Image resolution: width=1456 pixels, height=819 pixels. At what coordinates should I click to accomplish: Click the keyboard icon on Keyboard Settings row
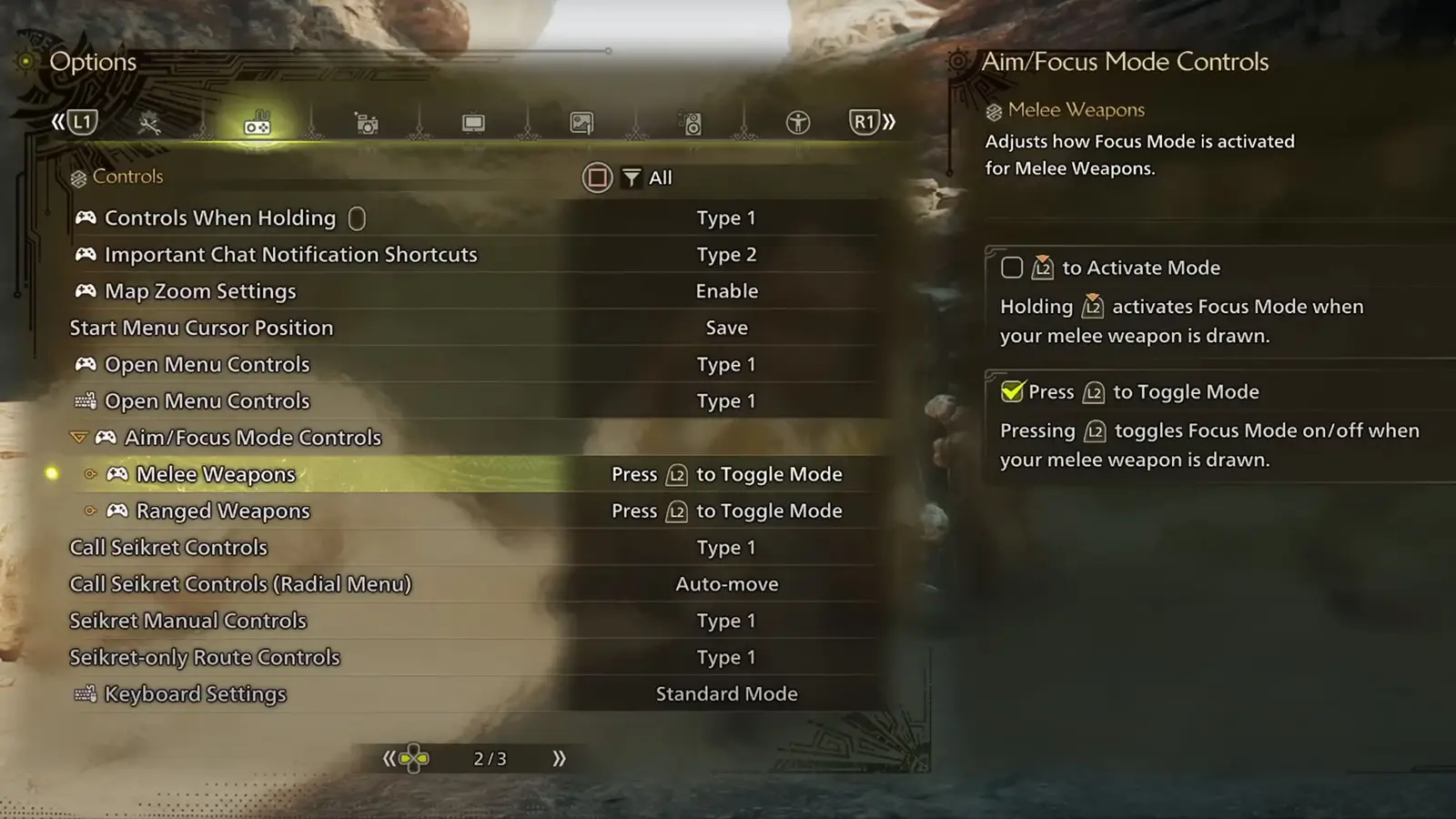click(x=84, y=693)
